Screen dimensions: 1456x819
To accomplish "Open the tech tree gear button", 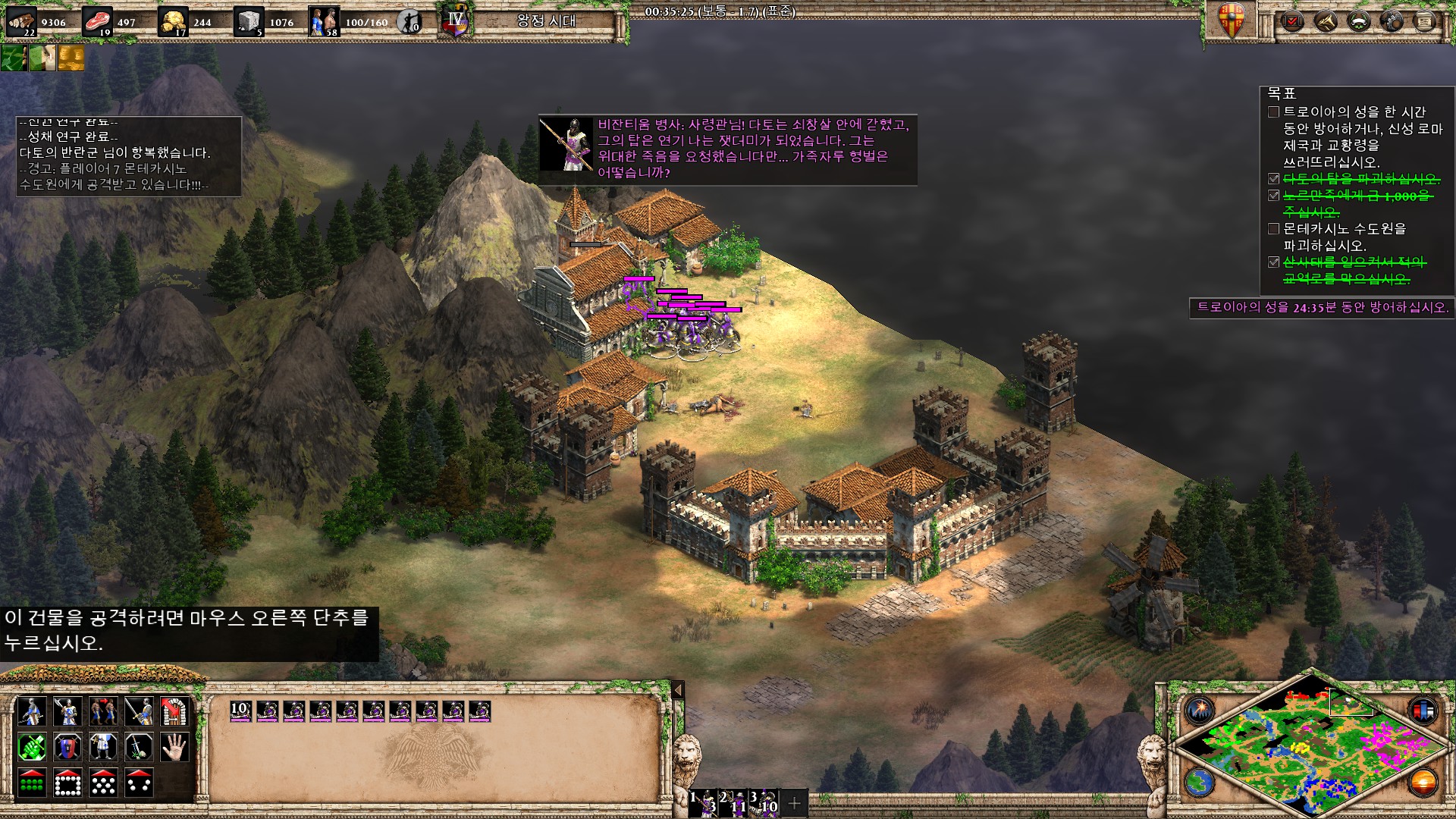I will tap(1392, 21).
